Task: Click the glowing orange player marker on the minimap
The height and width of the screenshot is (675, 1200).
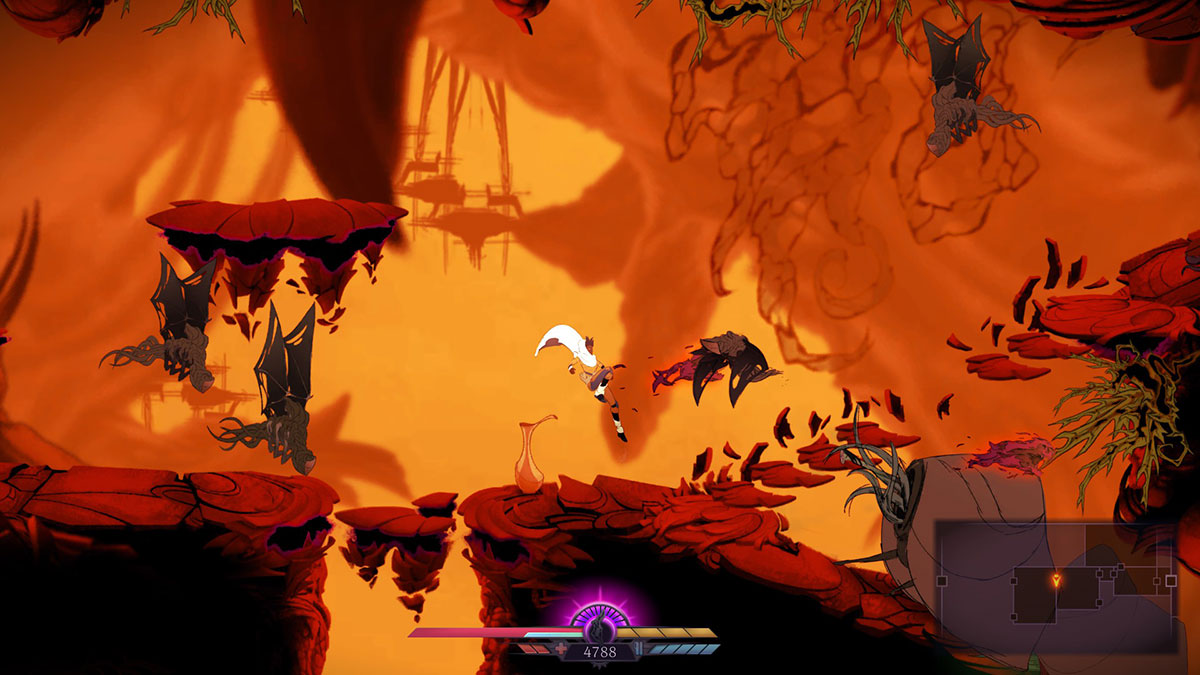Action: point(1057,579)
